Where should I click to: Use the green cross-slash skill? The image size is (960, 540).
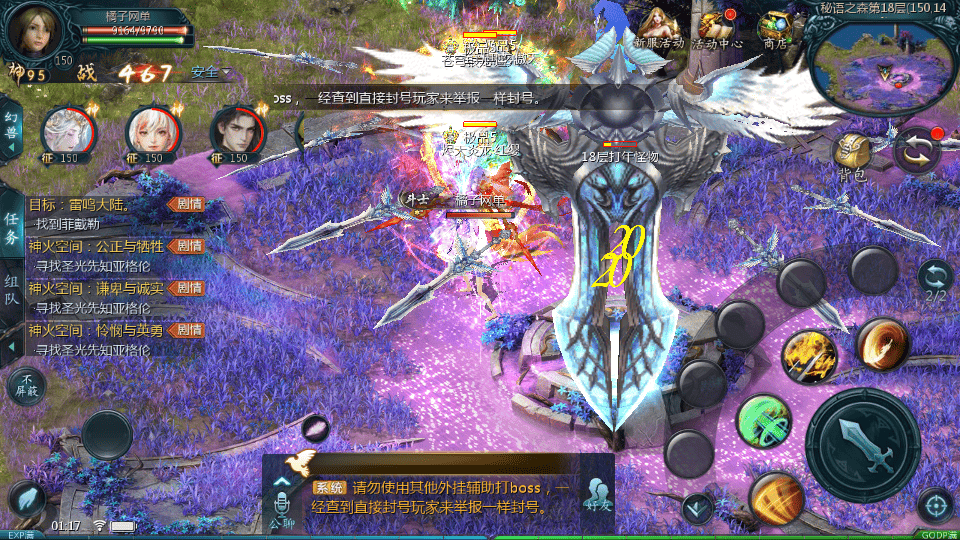click(764, 422)
